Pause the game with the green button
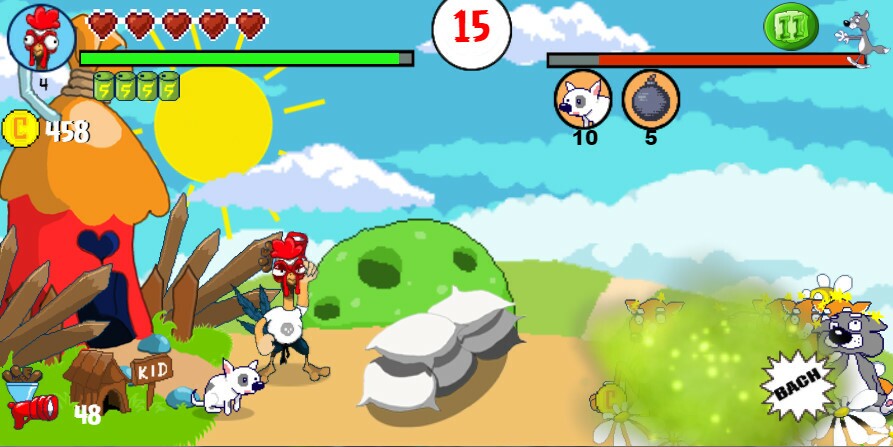Screen dimensions: 893x447 click(x=791, y=26)
